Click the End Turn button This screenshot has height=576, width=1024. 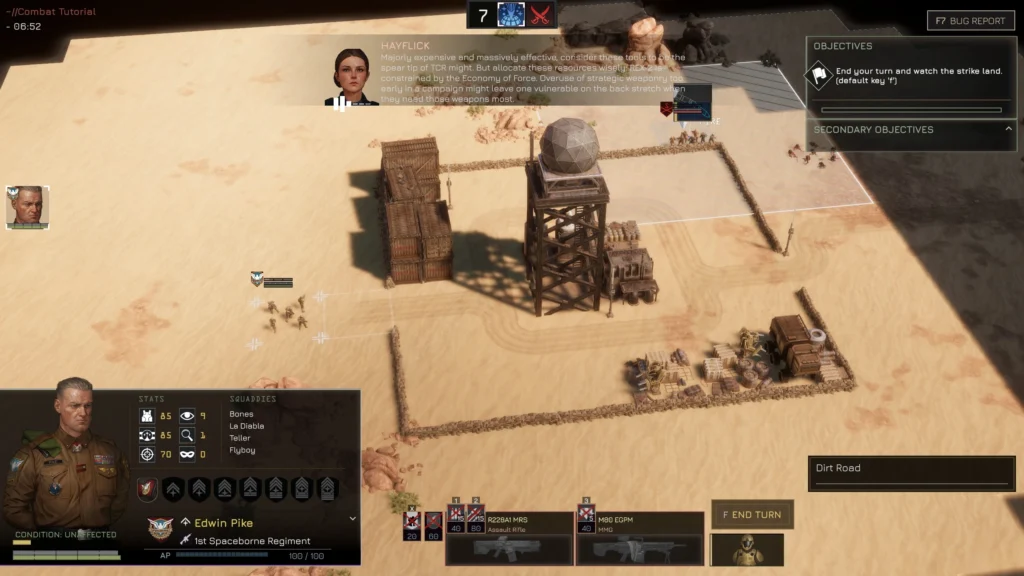(x=752, y=515)
